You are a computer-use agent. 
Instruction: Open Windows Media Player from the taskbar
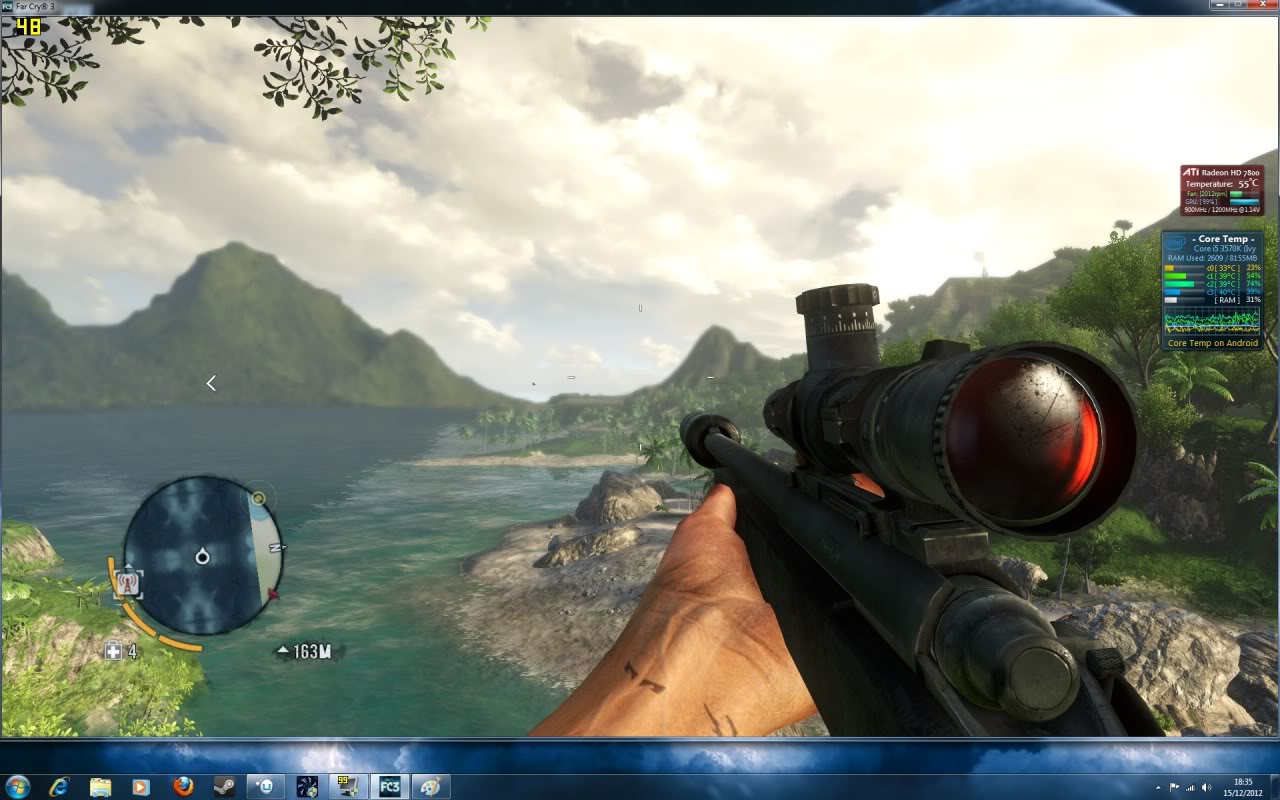(139, 786)
